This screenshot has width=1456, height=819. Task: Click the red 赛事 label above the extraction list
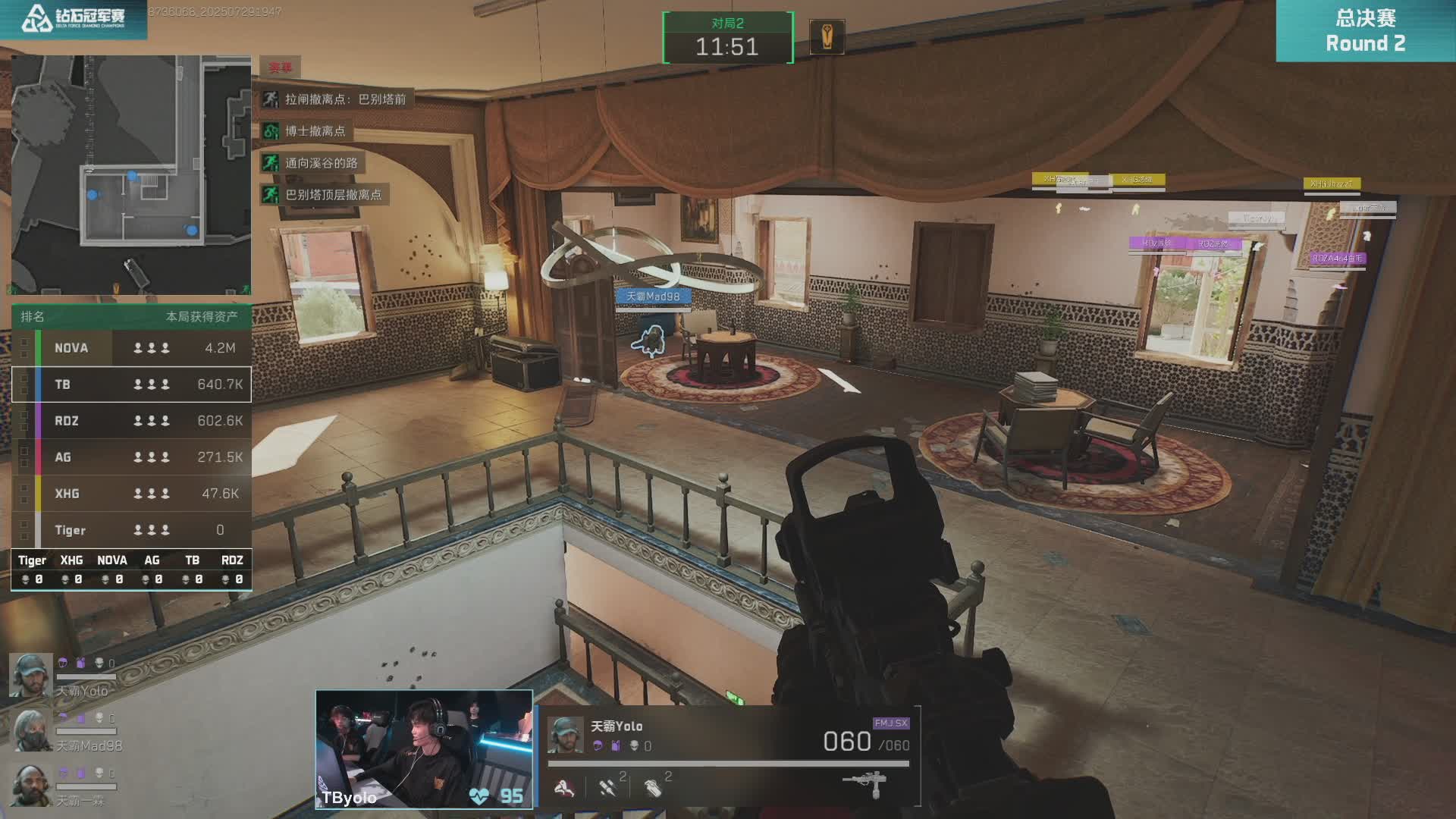click(x=280, y=67)
